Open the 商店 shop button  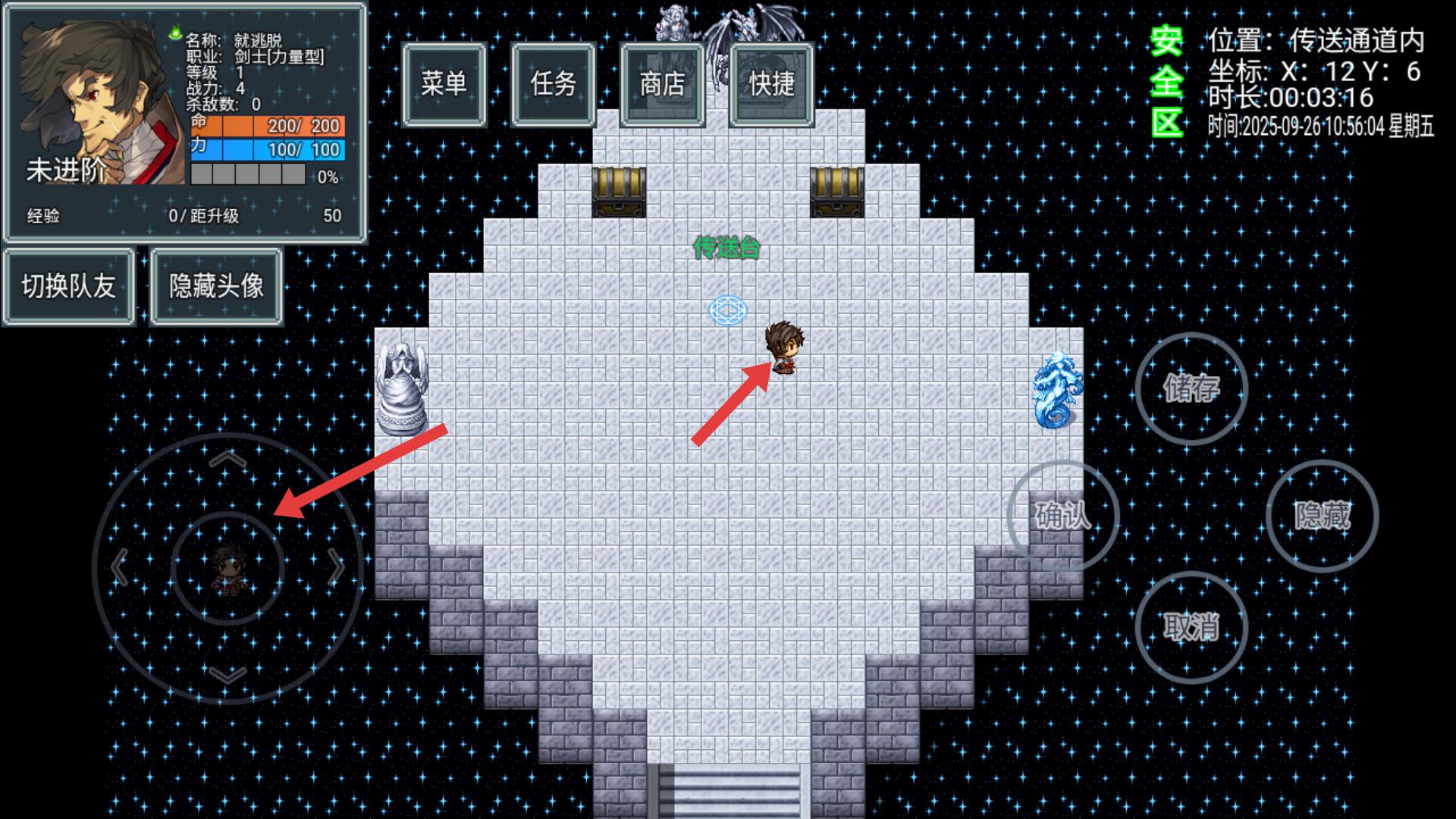[x=662, y=84]
